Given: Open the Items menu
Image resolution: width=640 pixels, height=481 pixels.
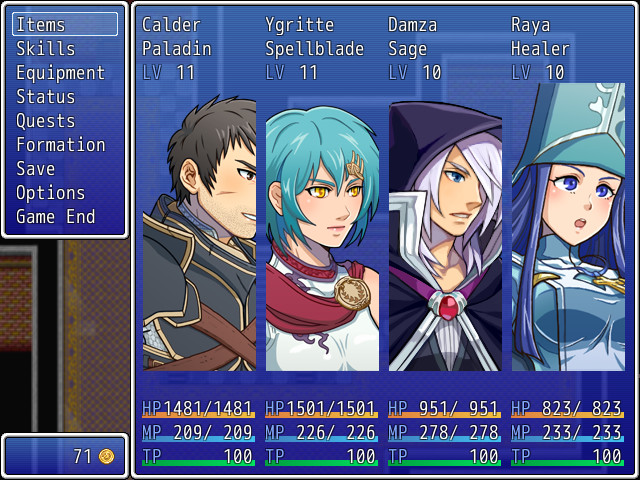Looking at the screenshot, I should (x=64, y=25).
